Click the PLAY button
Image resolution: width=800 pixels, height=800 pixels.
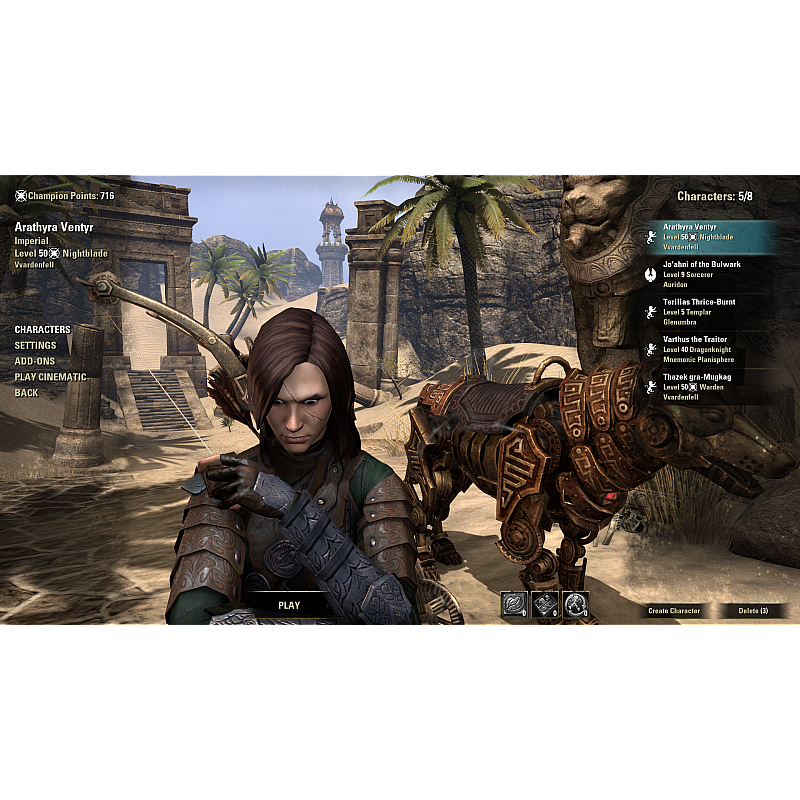point(289,605)
